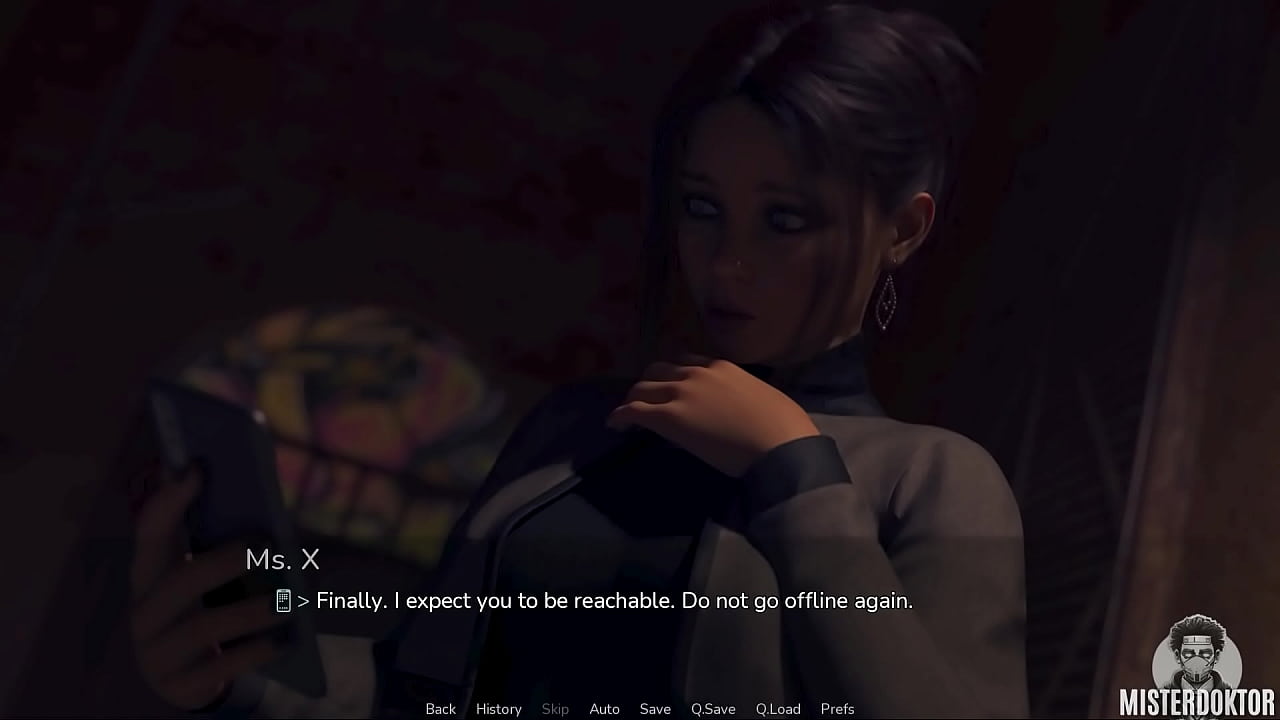This screenshot has height=720, width=1280.
Task: Toggle Auto advance mode
Action: pyautogui.click(x=604, y=709)
